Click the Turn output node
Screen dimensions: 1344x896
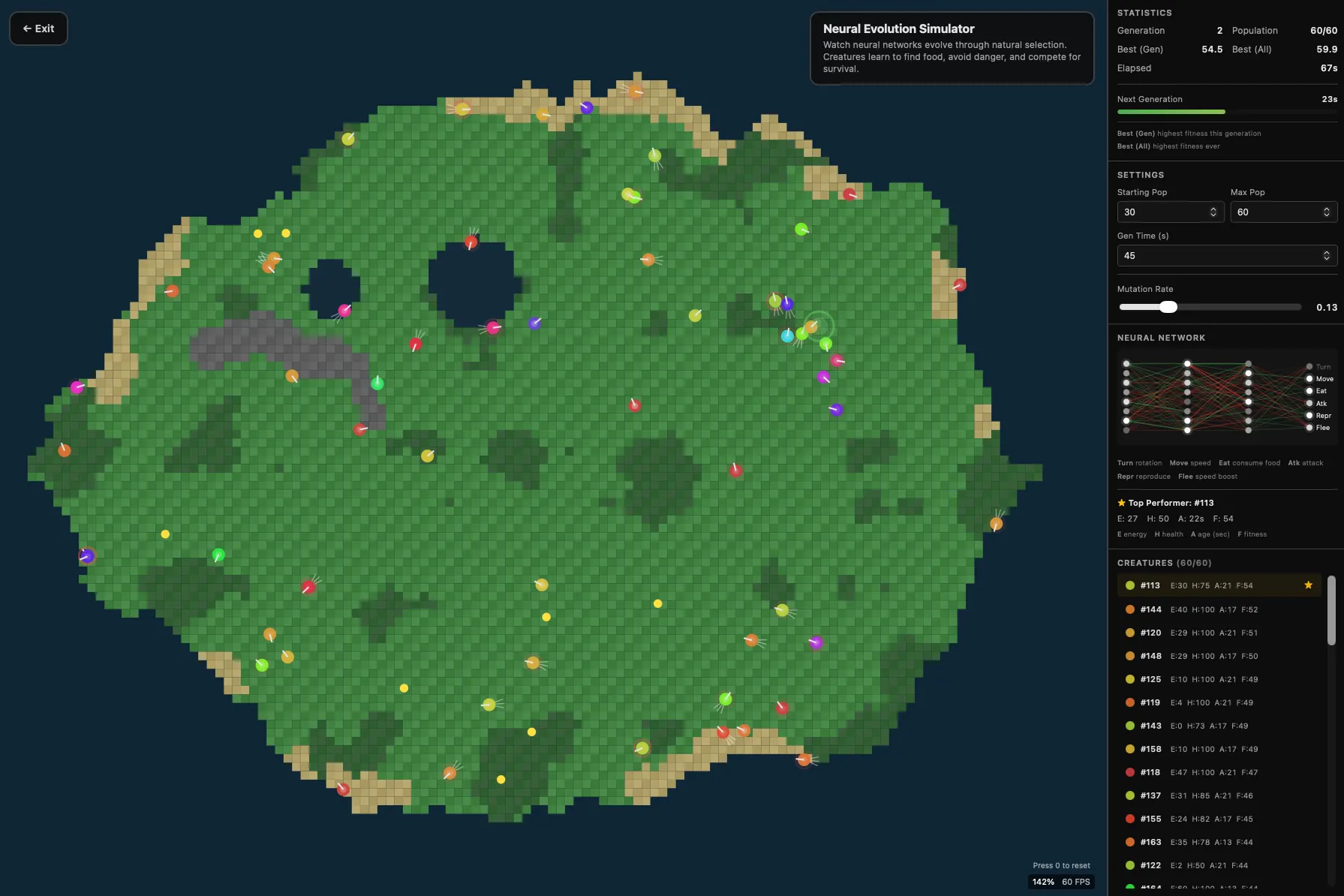click(x=1309, y=367)
